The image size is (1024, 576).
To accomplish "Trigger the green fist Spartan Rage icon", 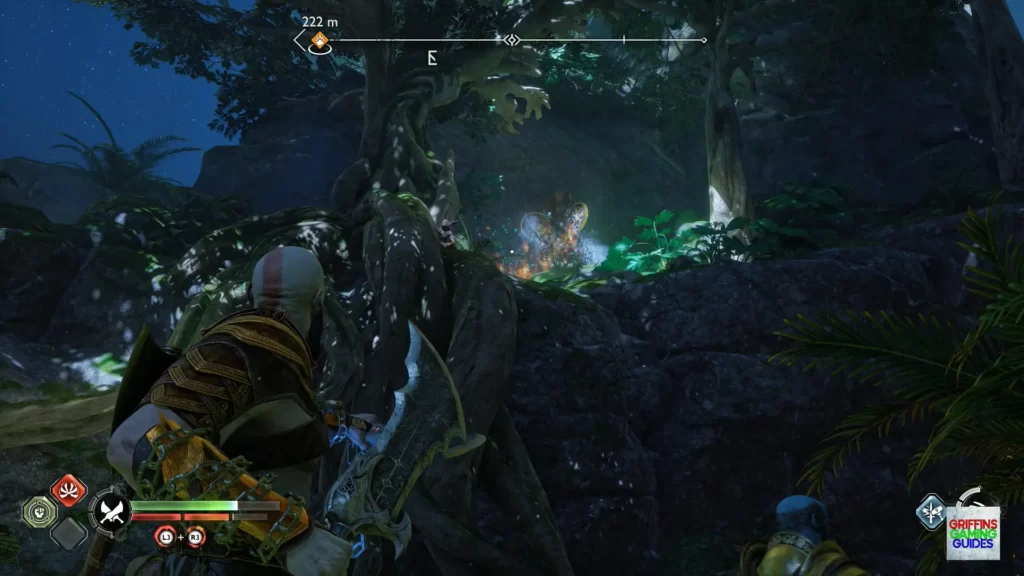I will pos(36,511).
